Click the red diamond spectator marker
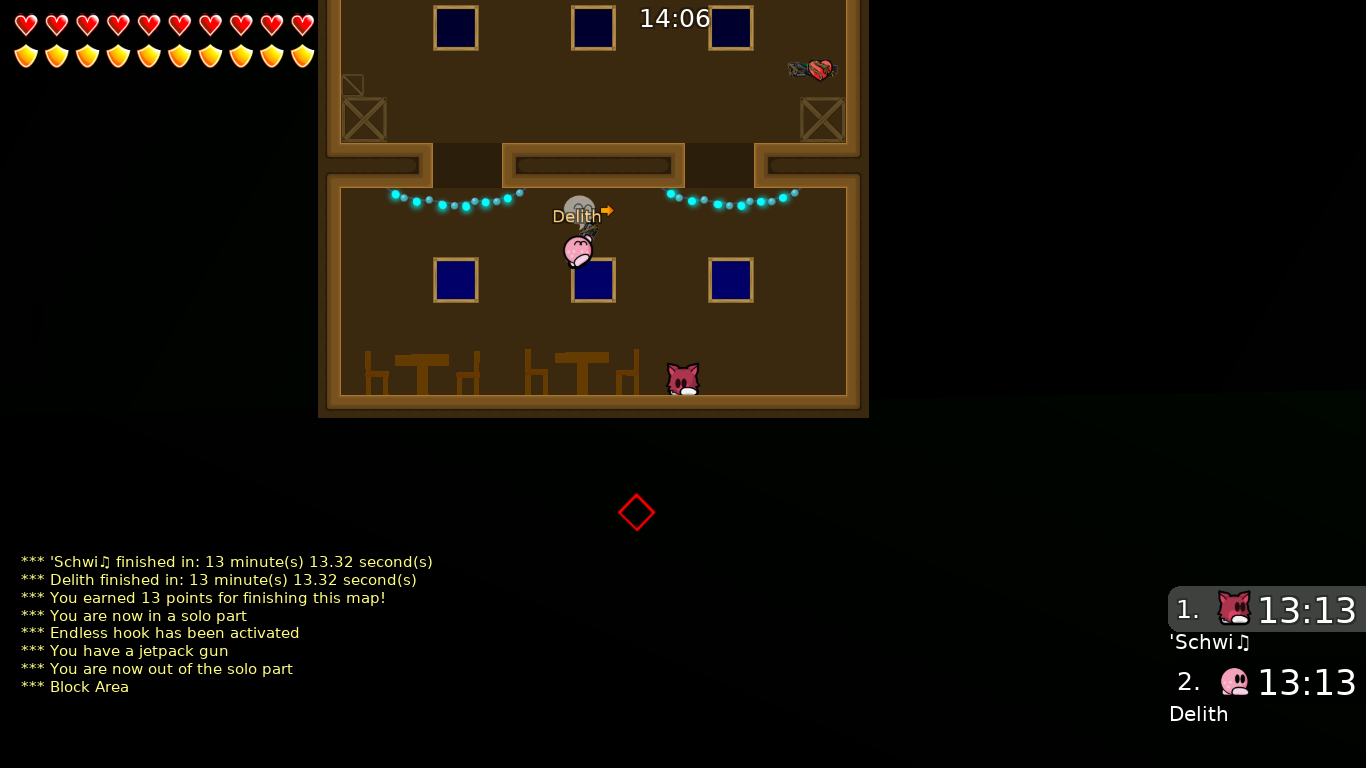The height and width of the screenshot is (768, 1366). 637,511
